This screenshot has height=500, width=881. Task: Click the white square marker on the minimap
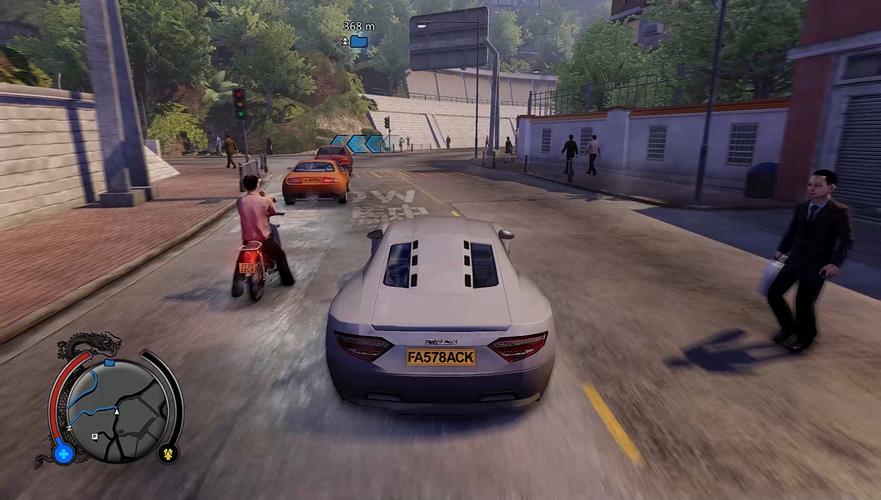click(94, 436)
